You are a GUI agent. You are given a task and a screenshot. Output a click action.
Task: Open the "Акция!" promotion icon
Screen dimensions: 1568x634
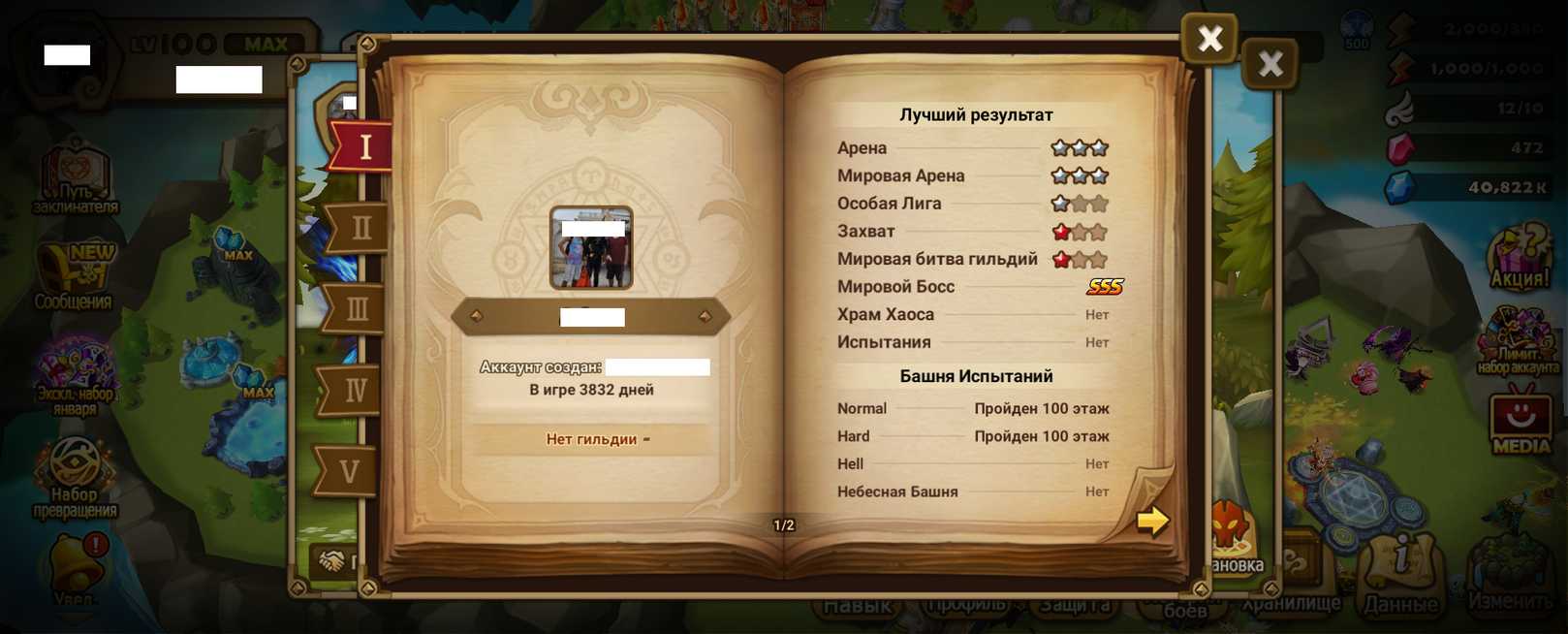[1520, 258]
